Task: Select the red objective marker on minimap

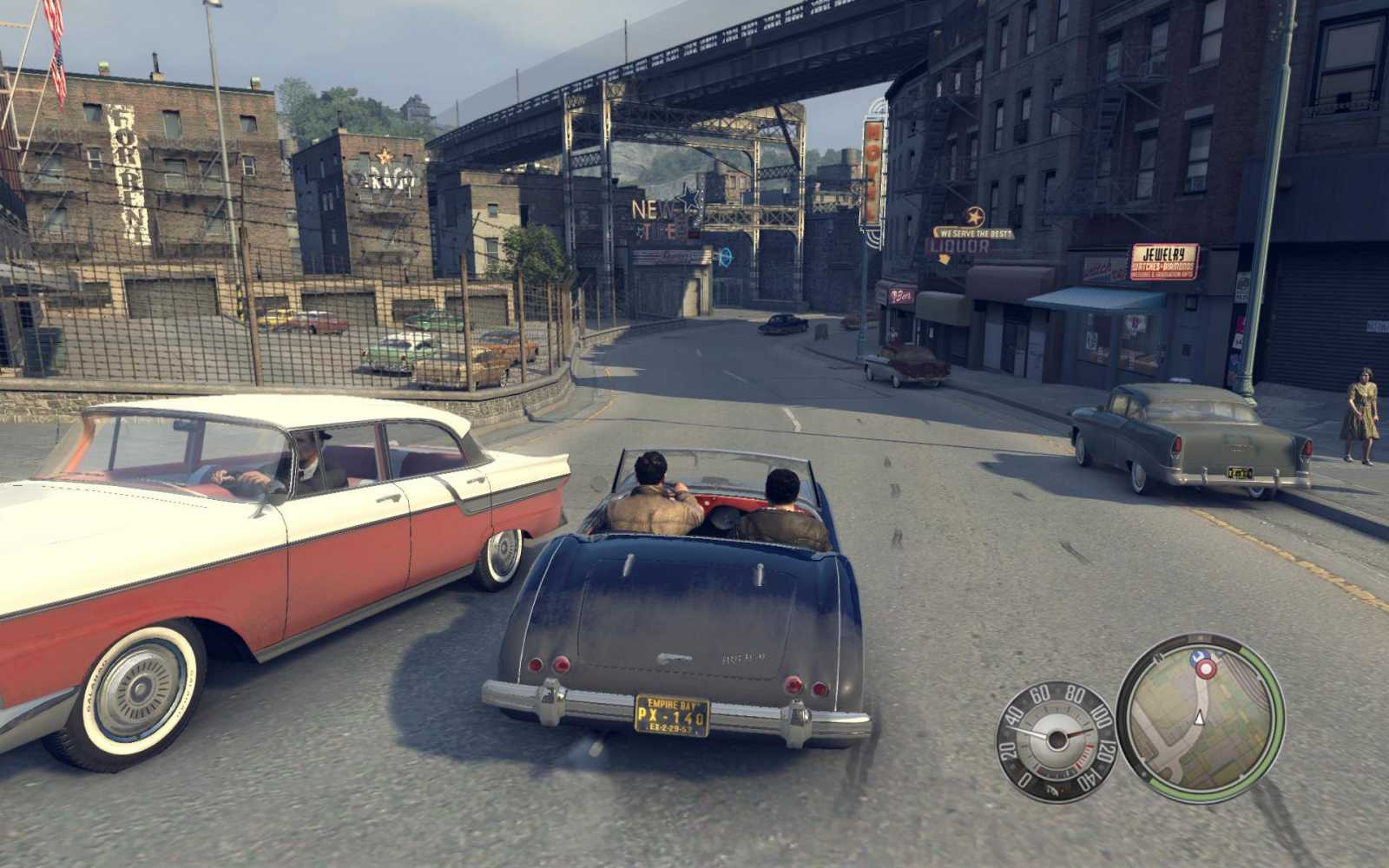Action: 1206,667
